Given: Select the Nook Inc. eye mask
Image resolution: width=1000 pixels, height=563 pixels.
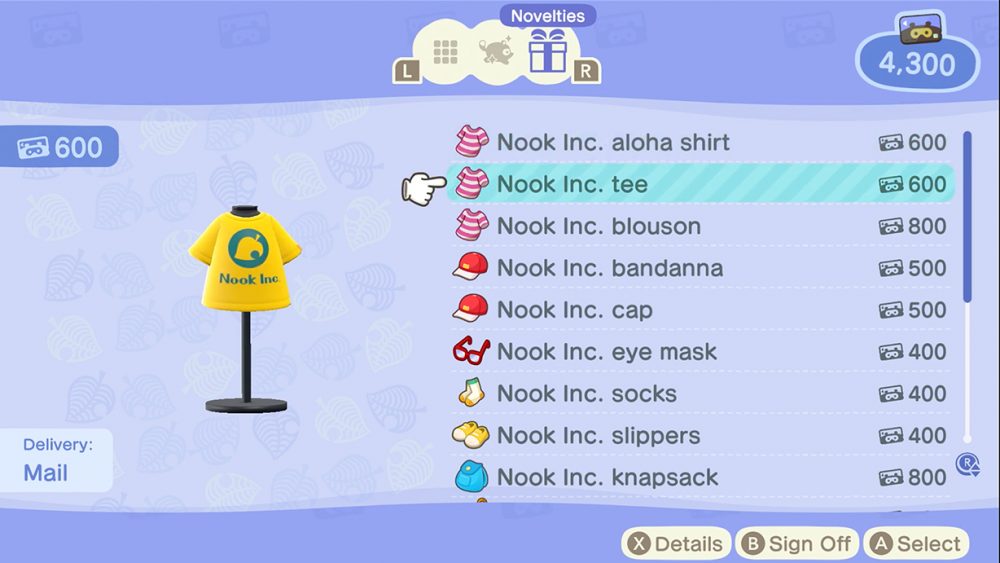Looking at the screenshot, I should (x=606, y=352).
